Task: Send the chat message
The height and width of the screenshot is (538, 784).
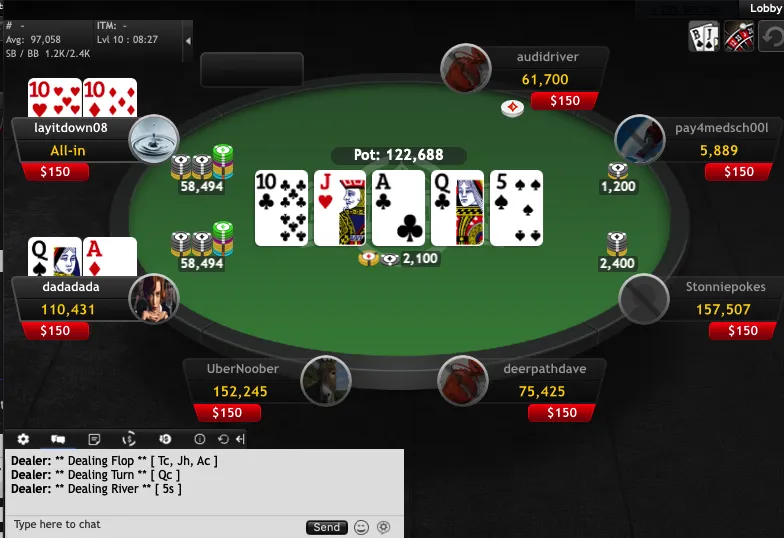Action: tap(326, 527)
